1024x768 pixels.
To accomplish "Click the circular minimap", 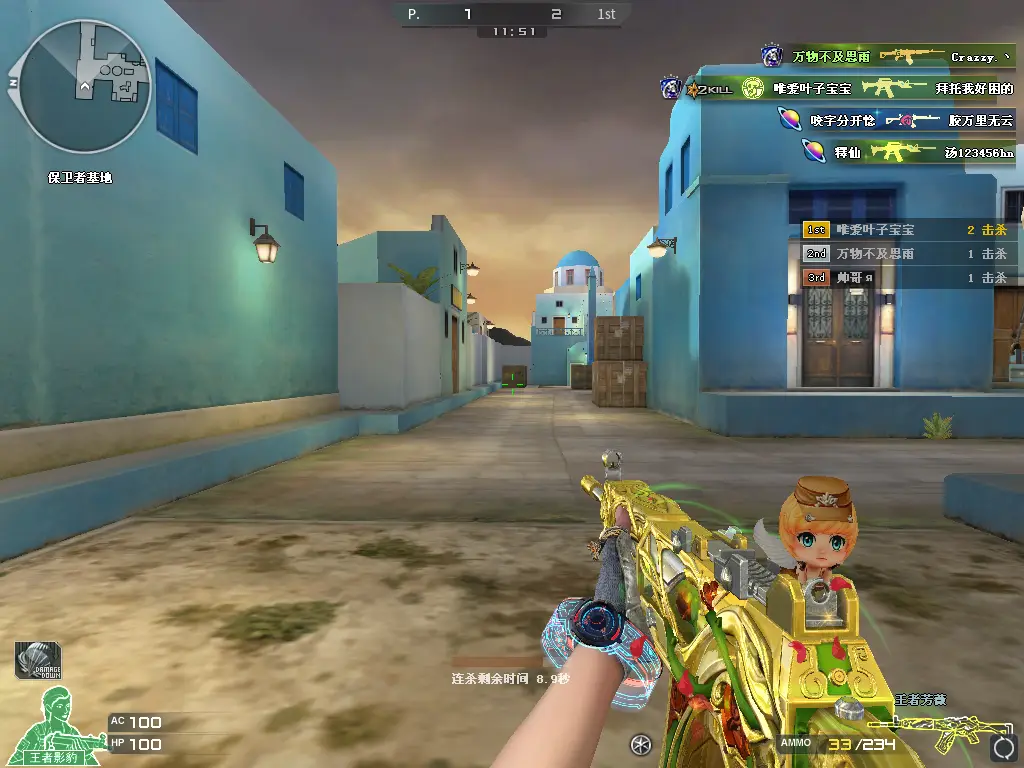I will coord(85,86).
